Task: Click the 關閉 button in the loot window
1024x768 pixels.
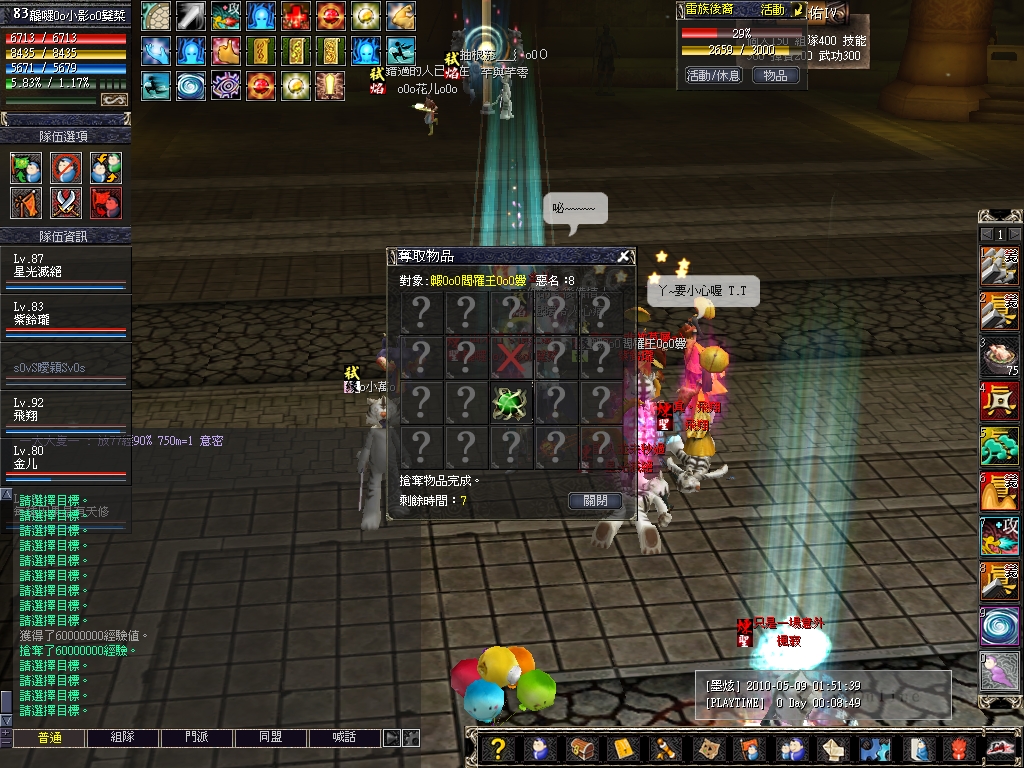Action: [595, 501]
